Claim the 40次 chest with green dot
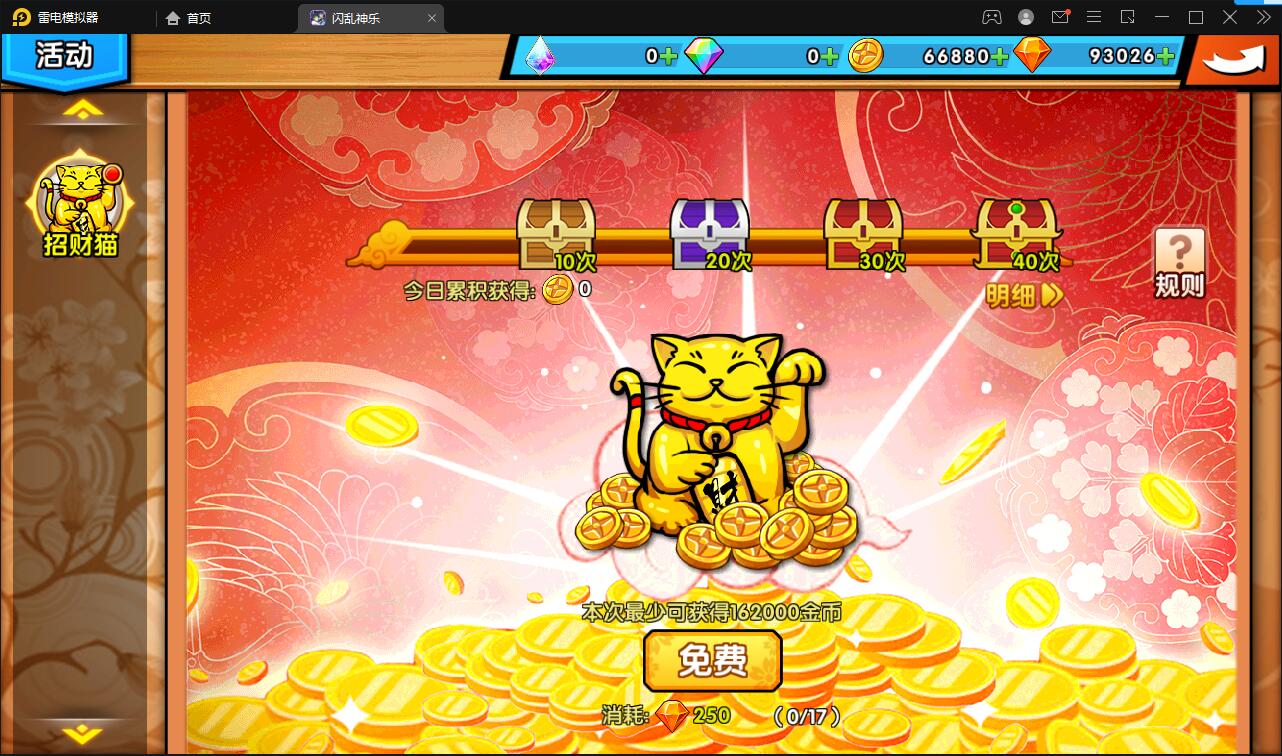This screenshot has width=1282, height=756. coord(1019,232)
